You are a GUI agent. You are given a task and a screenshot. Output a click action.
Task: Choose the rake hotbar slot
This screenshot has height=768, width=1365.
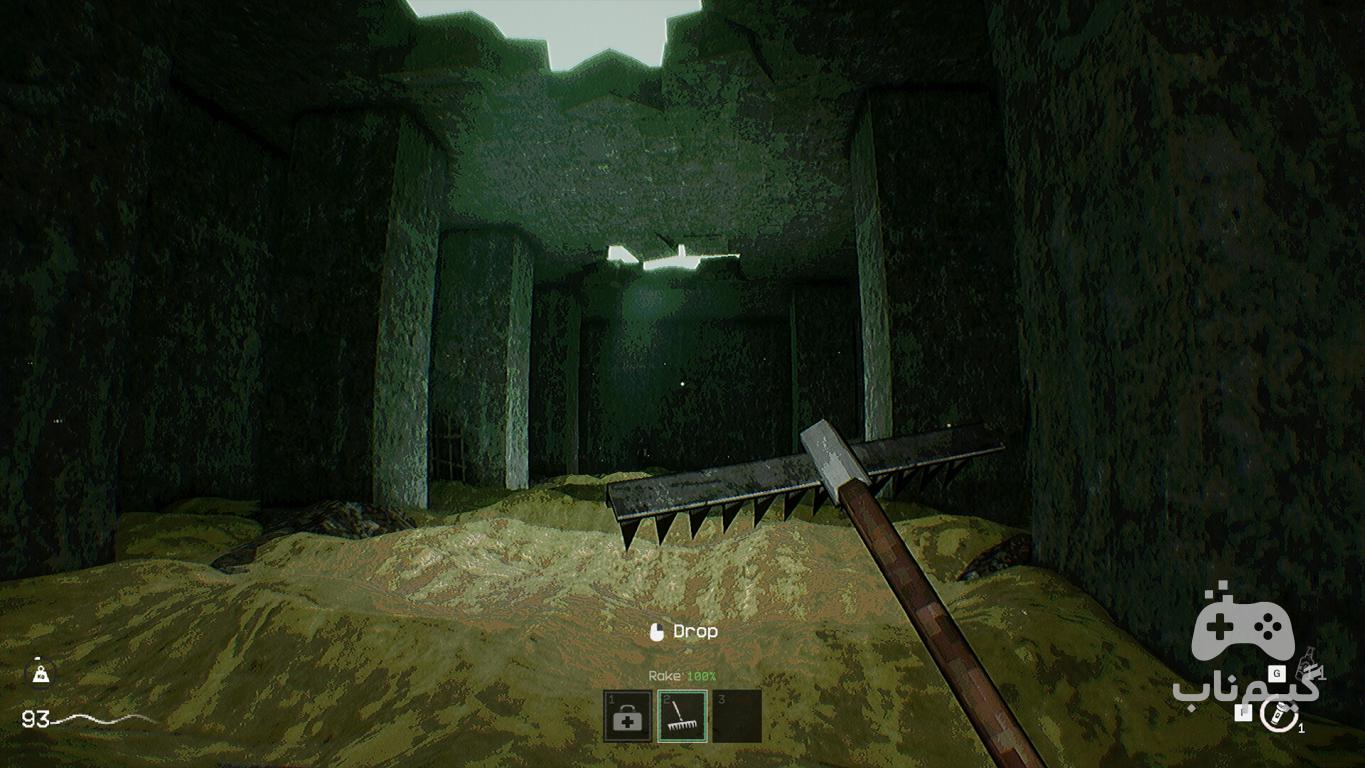pos(682,717)
